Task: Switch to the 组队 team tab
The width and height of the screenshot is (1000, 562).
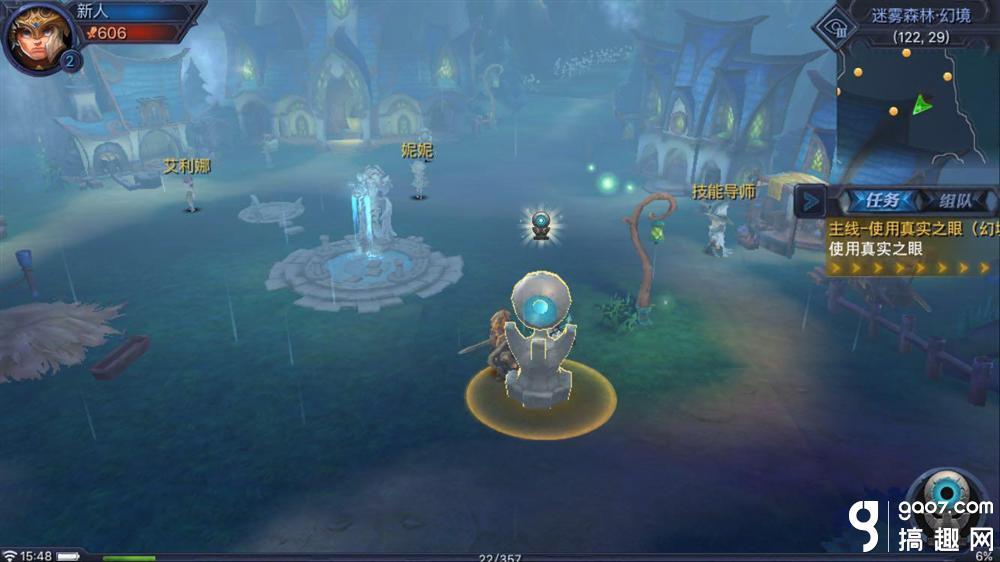Action: tap(953, 200)
